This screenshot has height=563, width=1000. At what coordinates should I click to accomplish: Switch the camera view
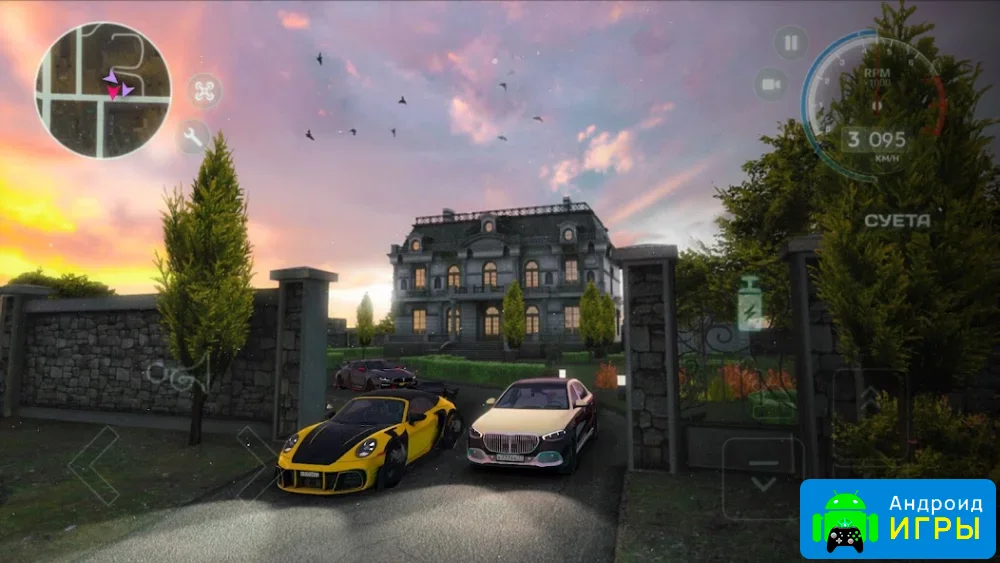(771, 85)
